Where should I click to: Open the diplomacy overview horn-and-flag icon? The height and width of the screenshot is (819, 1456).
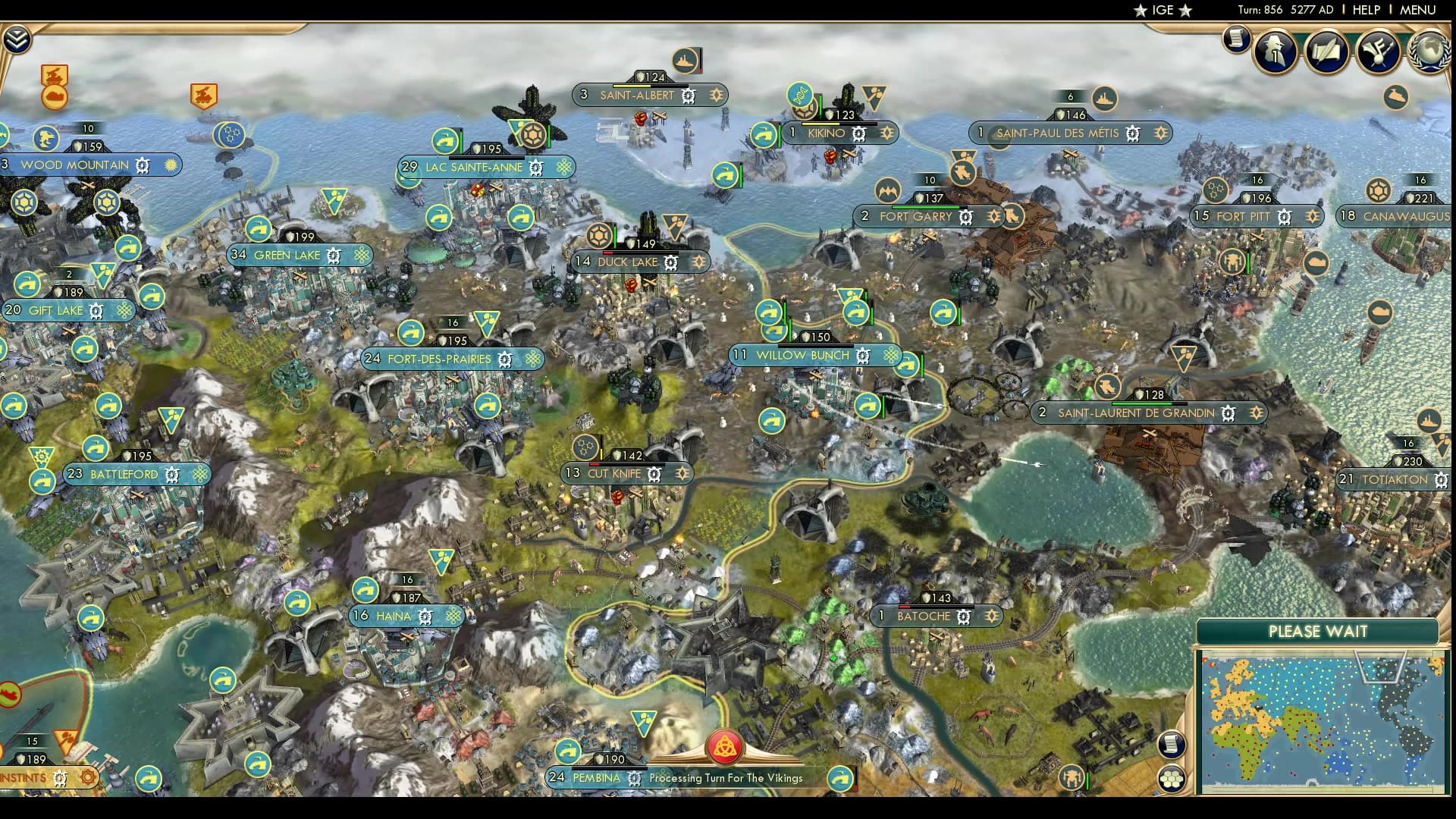click(x=1377, y=51)
